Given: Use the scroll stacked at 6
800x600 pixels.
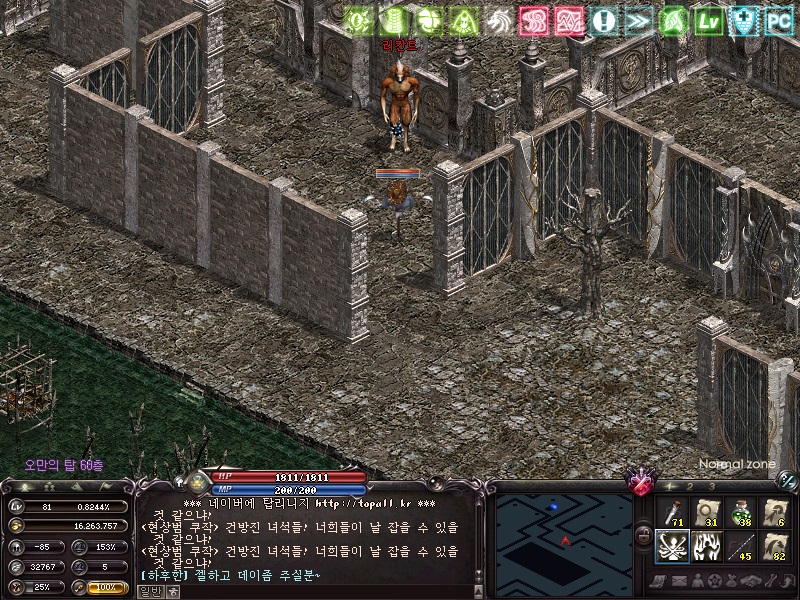Looking at the screenshot, I should click(776, 513).
